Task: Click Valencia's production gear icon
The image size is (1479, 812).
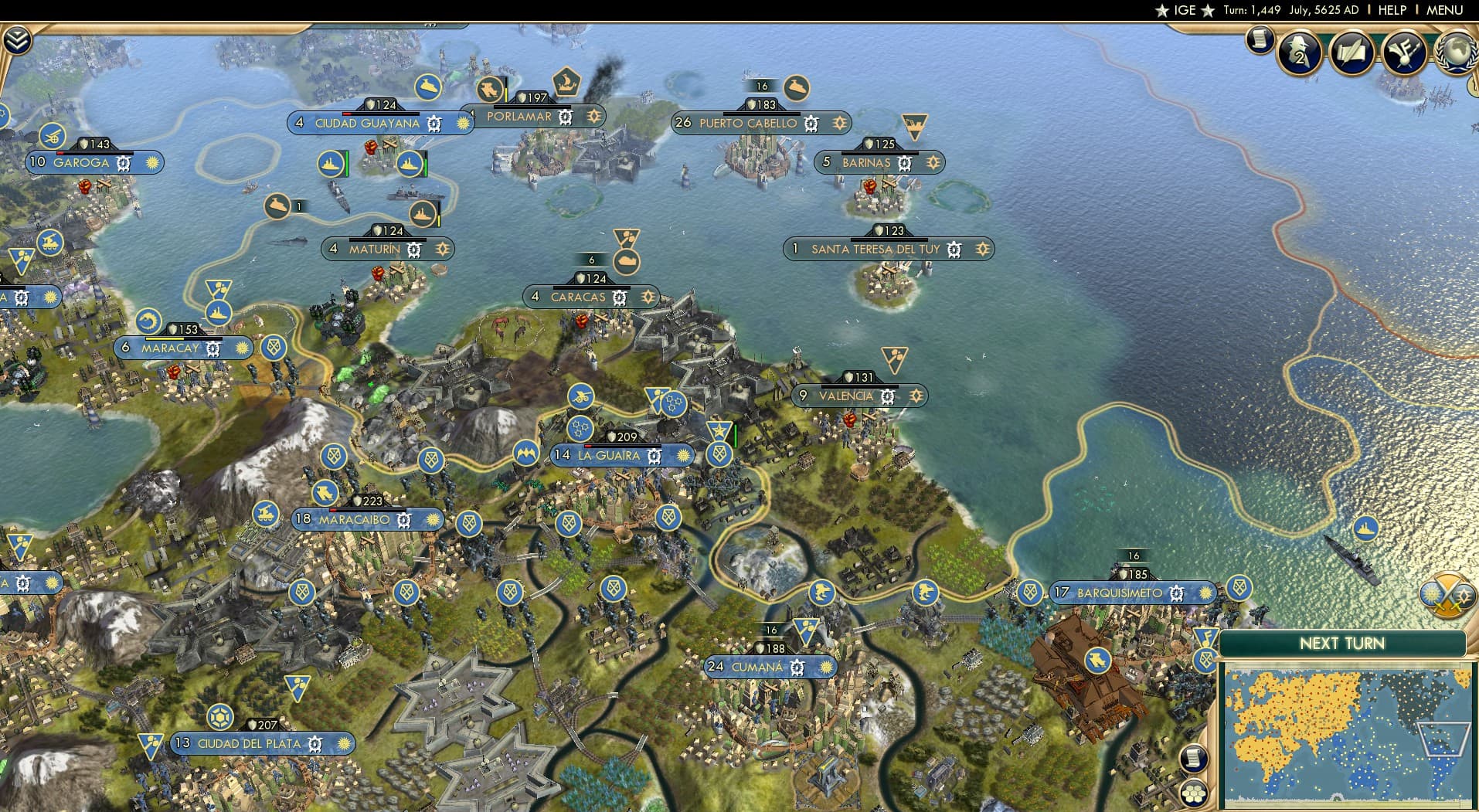Action: click(886, 396)
